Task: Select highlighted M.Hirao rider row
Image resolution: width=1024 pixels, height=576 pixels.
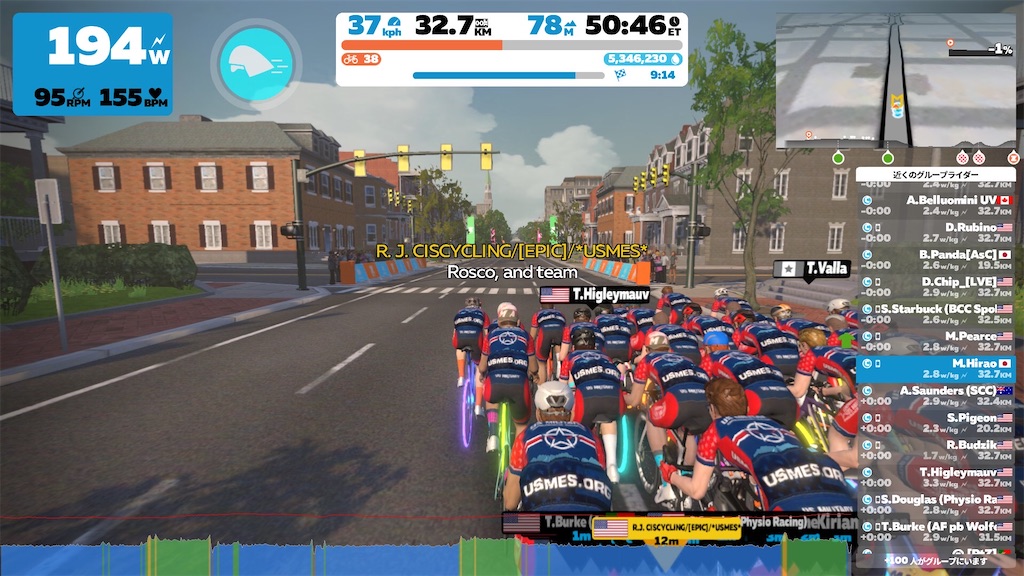Action: [x=936, y=368]
